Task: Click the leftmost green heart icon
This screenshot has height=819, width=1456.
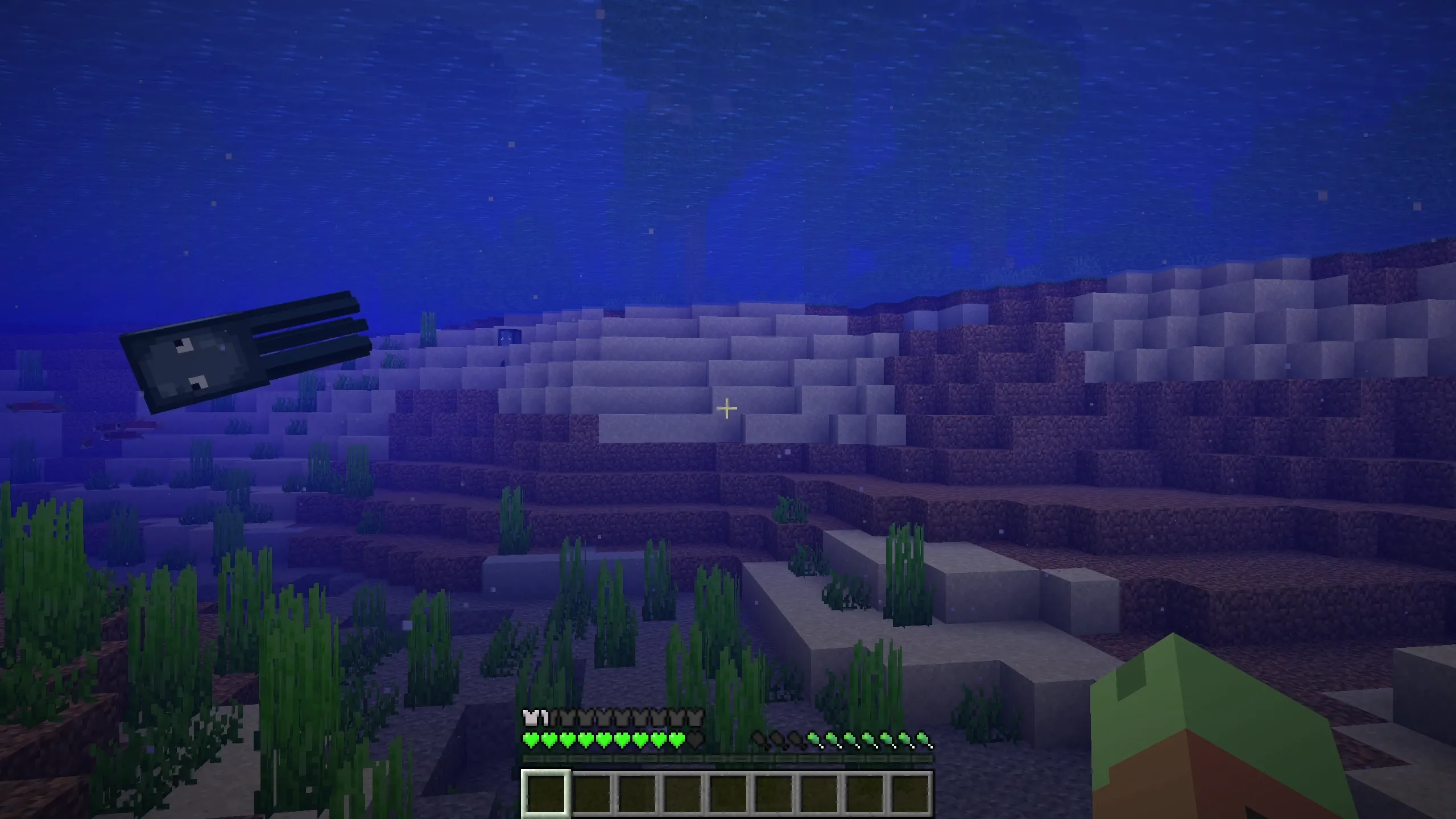Action: pos(531,740)
